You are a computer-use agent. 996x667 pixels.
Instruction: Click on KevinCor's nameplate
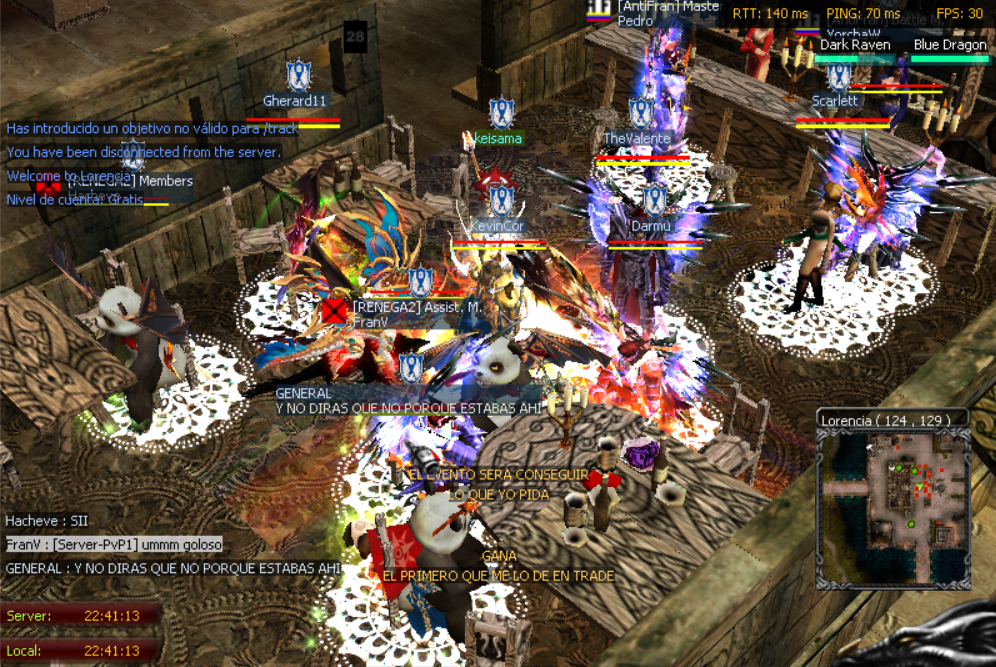coord(497,226)
